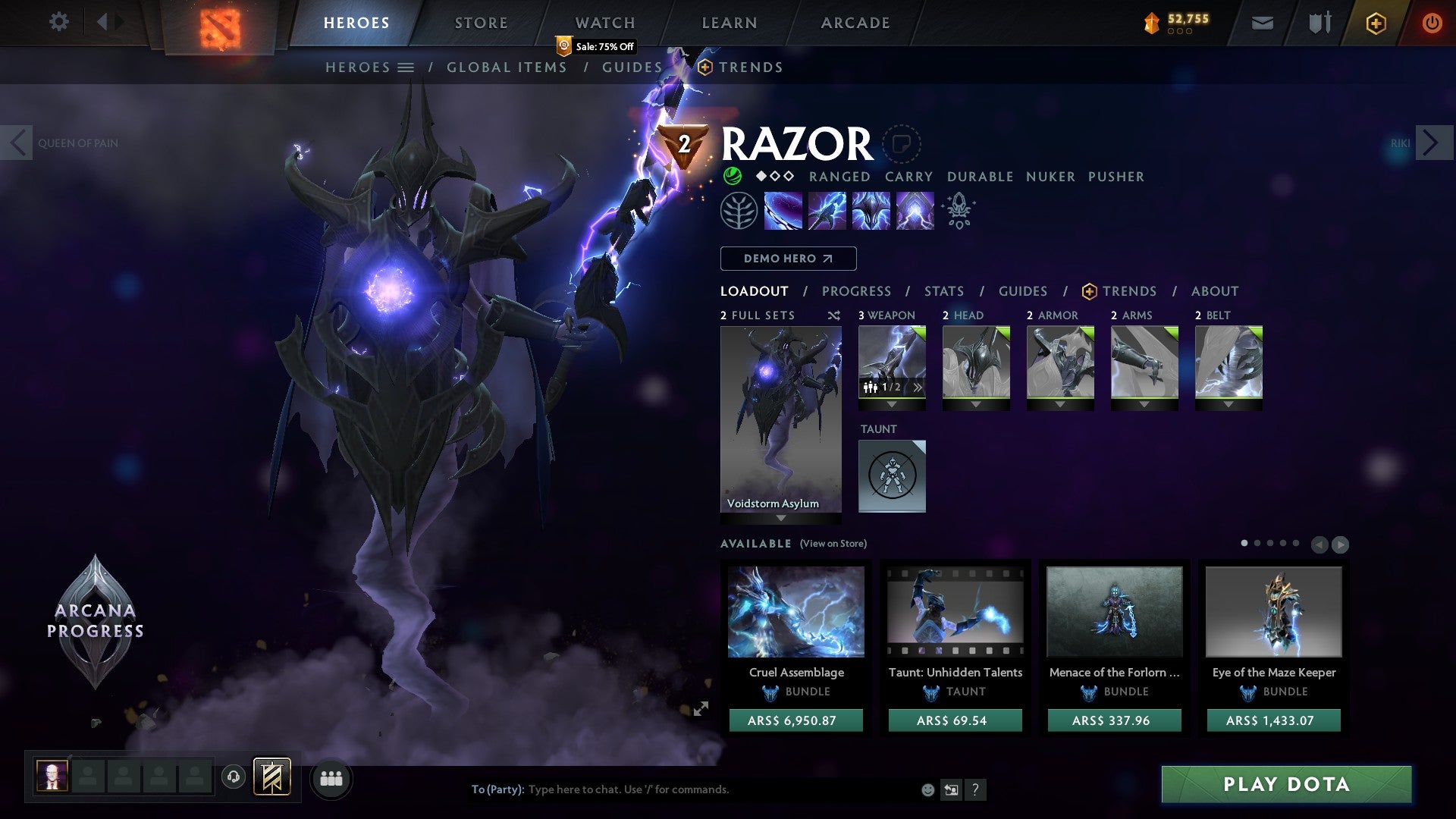Click the armory shield and sword icon
Viewport: 1456px width, 819px height.
[1319, 23]
